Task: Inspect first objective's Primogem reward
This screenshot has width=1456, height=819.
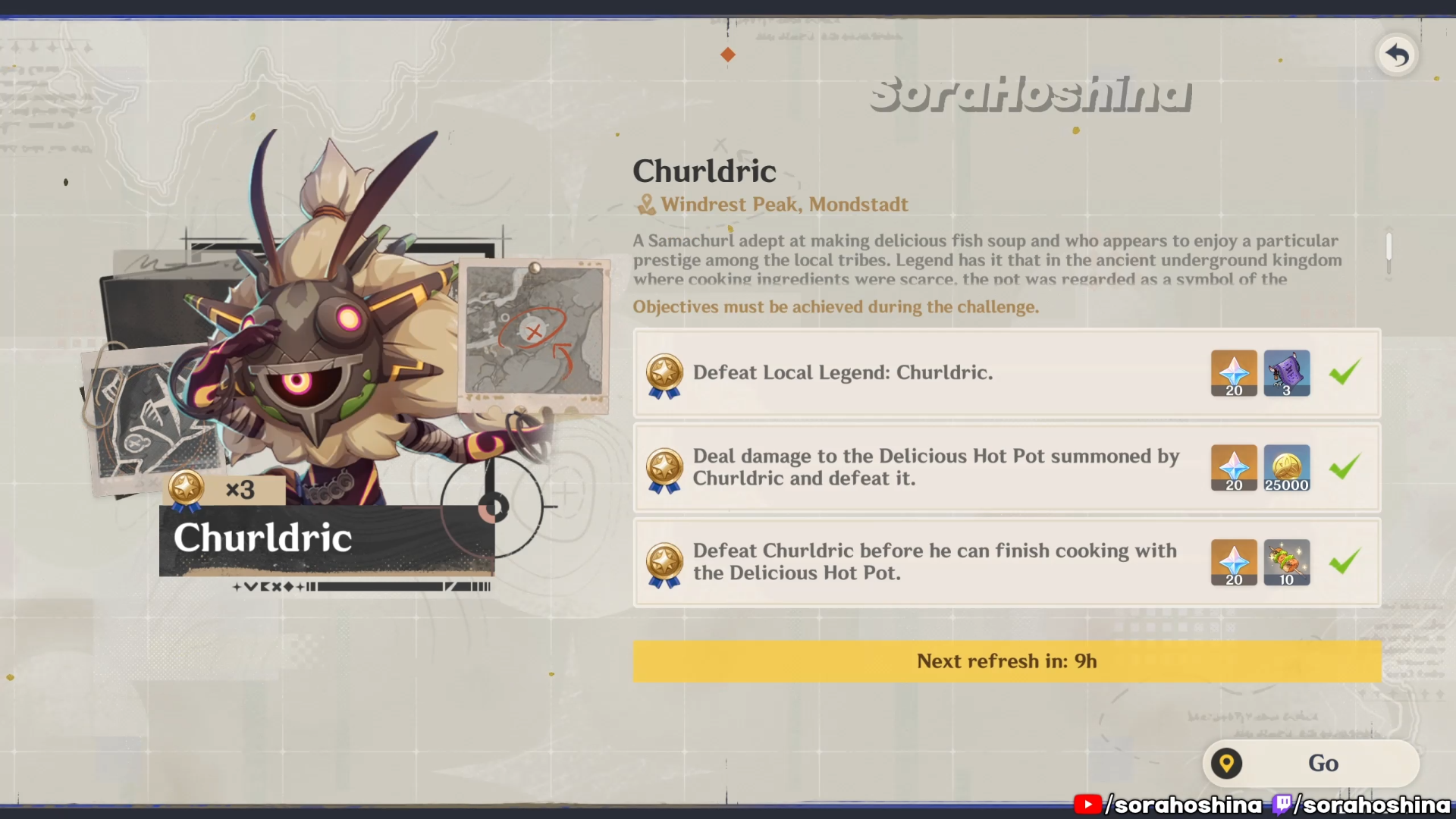Action: pos(1234,372)
